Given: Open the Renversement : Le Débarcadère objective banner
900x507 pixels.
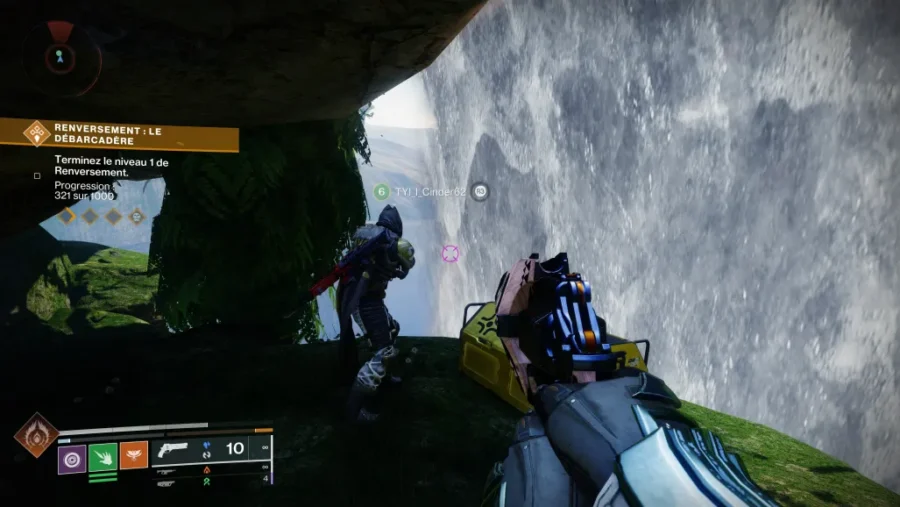Looking at the screenshot, I should coord(120,134).
